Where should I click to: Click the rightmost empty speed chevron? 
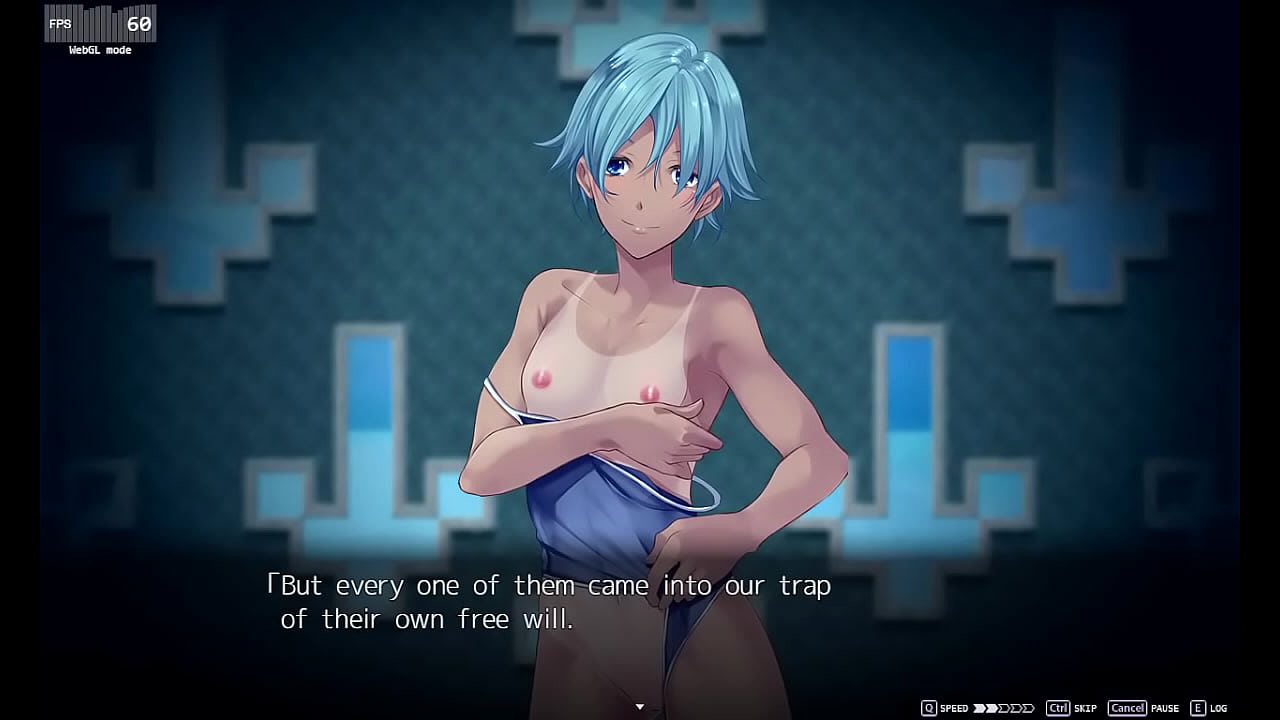1030,707
